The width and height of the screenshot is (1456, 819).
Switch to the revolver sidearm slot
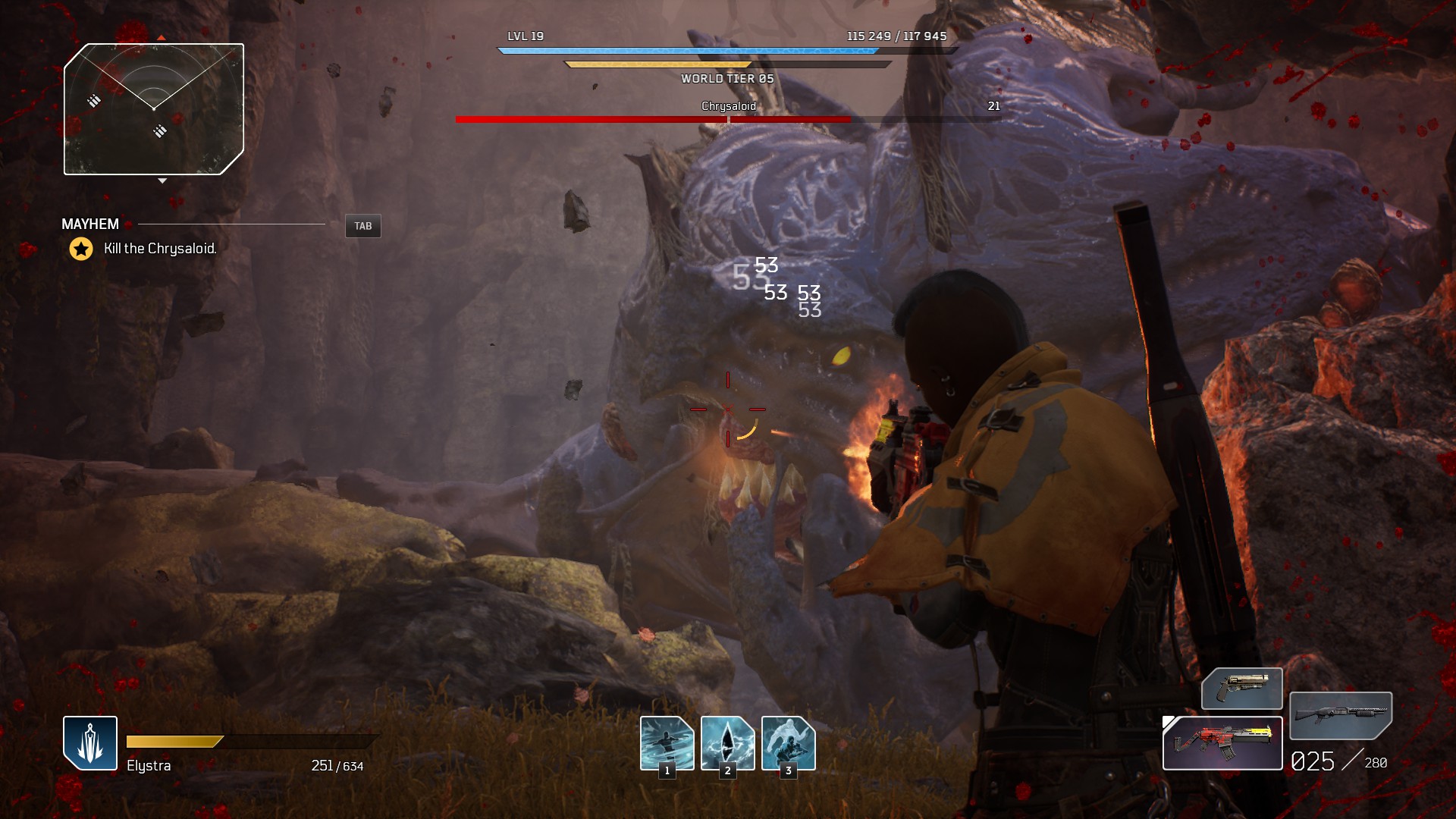pos(1241,689)
